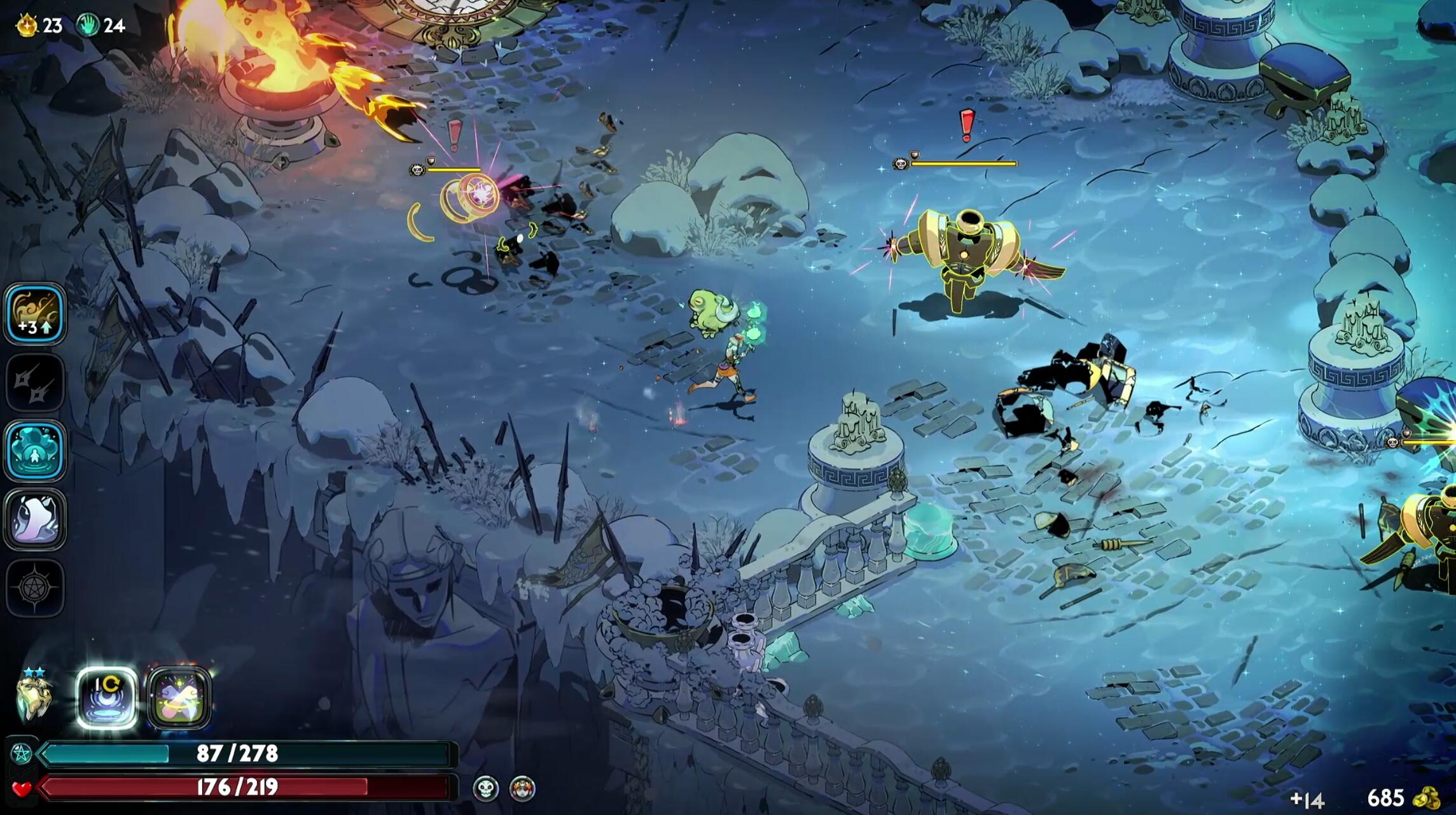Select the golden +3 attack boon icon
1456x815 pixels.
click(x=36, y=314)
